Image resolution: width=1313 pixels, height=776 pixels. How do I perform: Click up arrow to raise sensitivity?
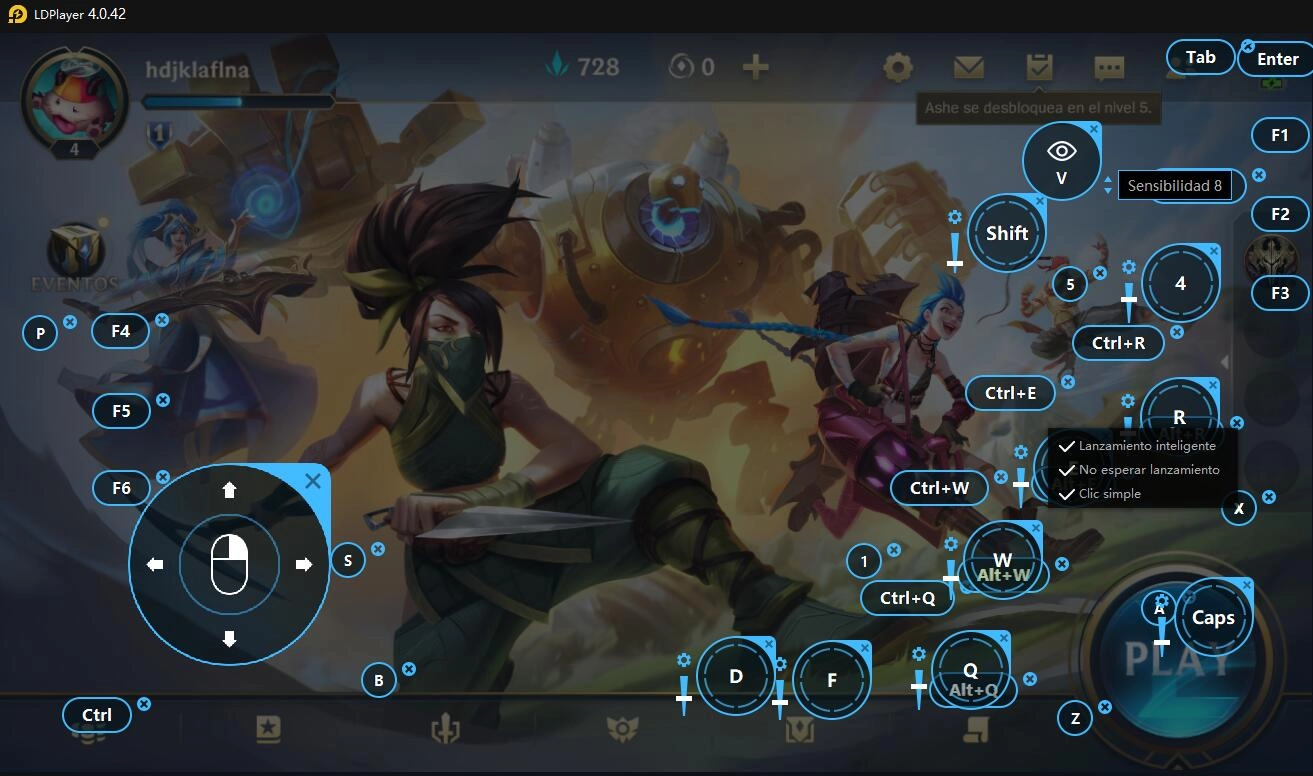click(x=1108, y=179)
